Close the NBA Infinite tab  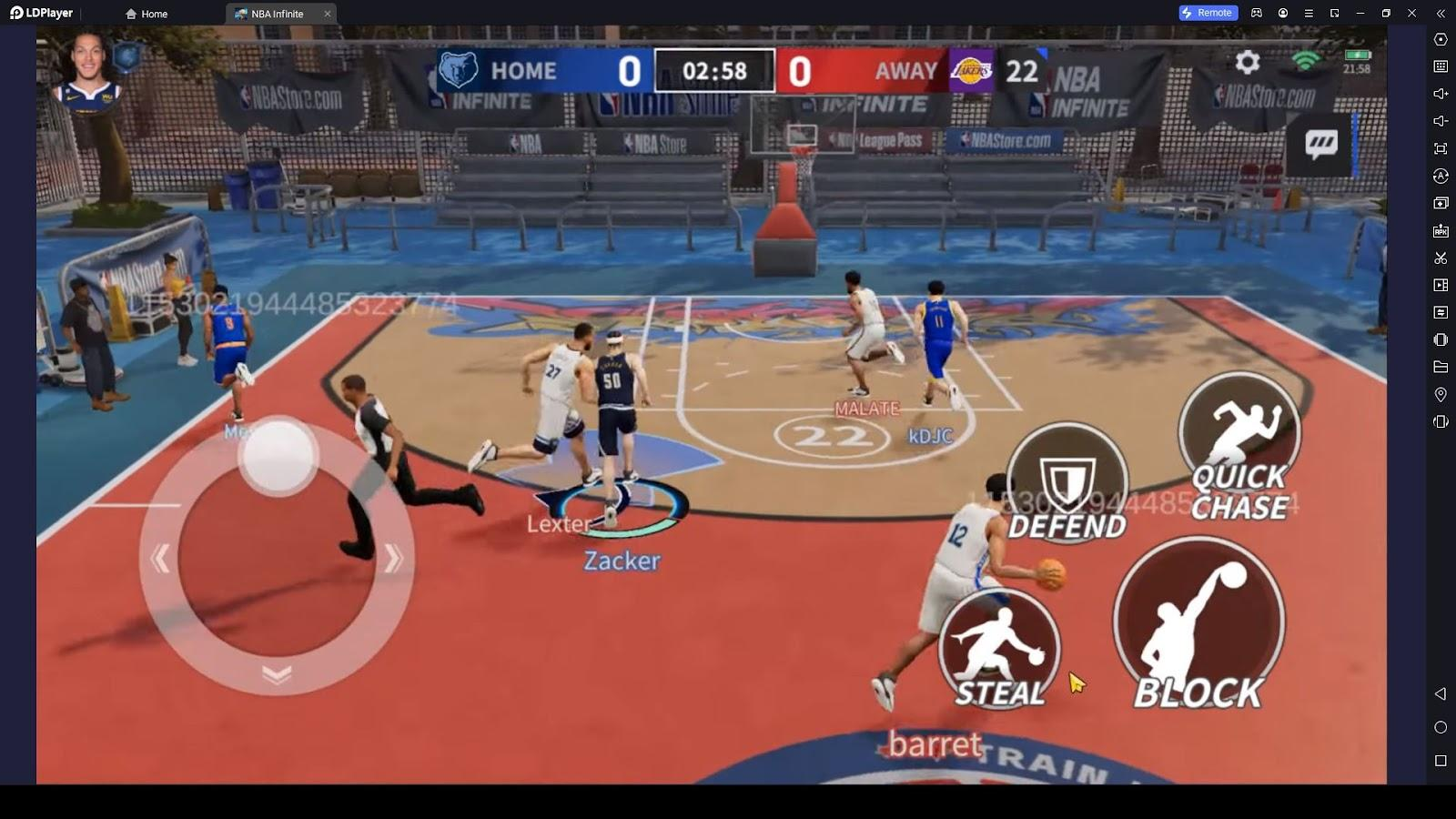point(328,14)
